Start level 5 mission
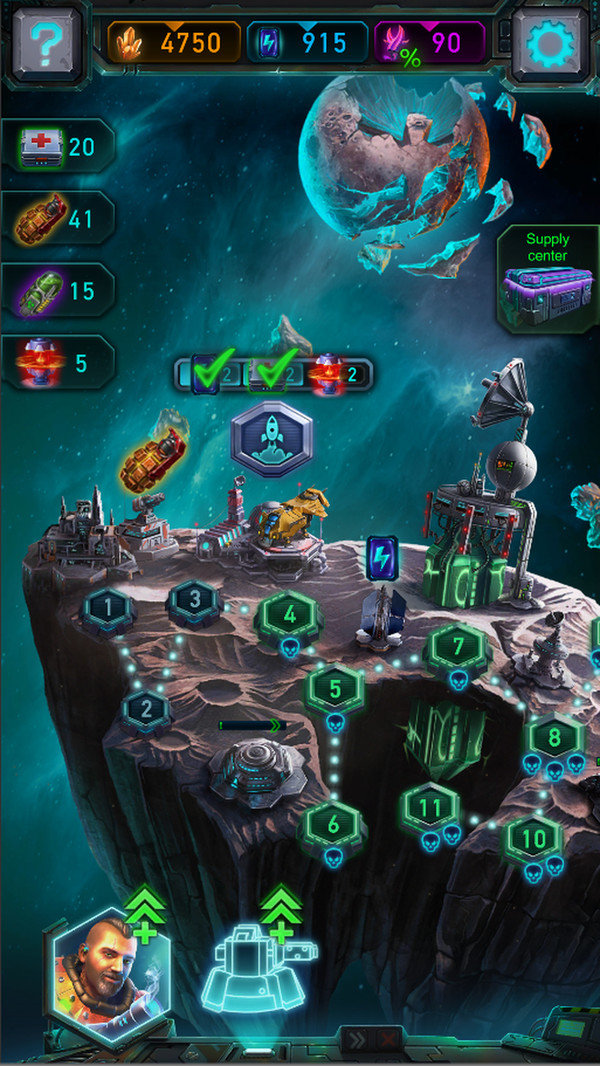The width and height of the screenshot is (600, 1066). pyautogui.click(x=335, y=688)
